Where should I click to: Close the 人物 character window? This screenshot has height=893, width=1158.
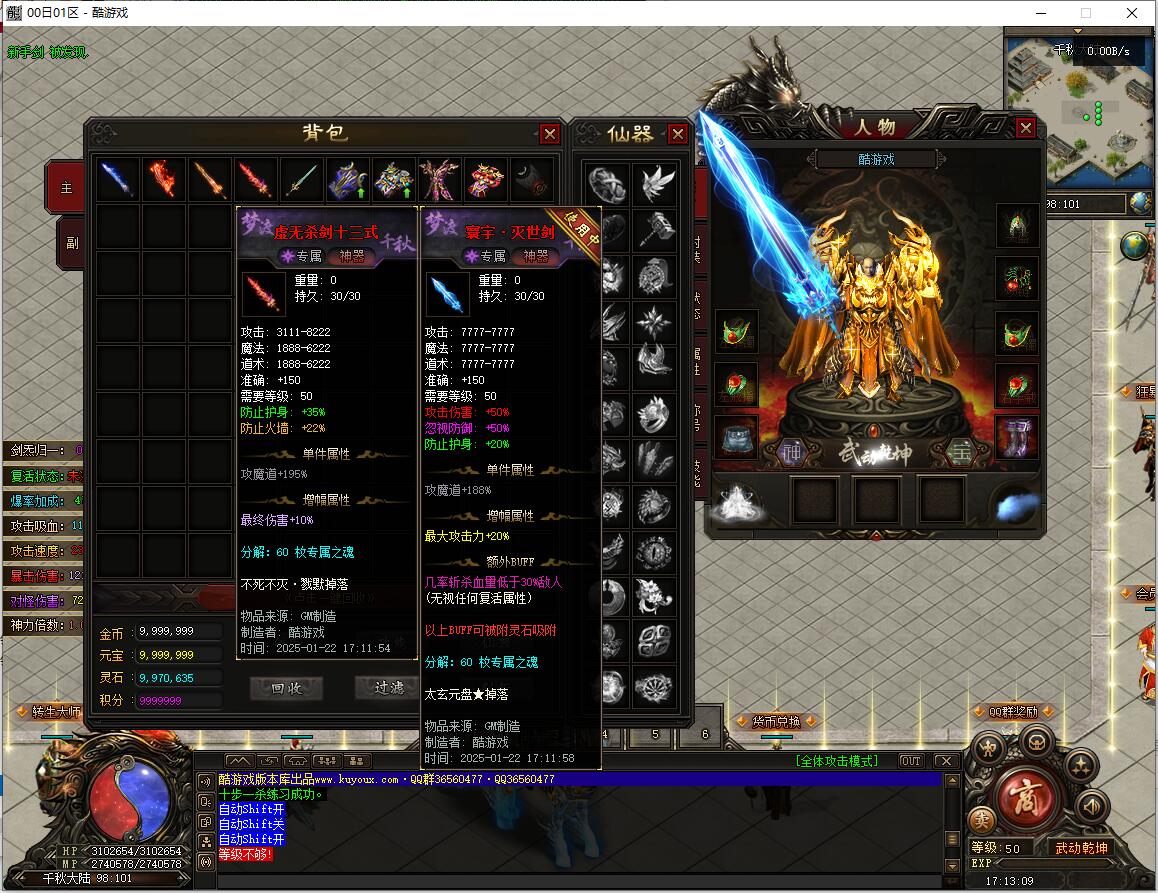[x=1025, y=128]
